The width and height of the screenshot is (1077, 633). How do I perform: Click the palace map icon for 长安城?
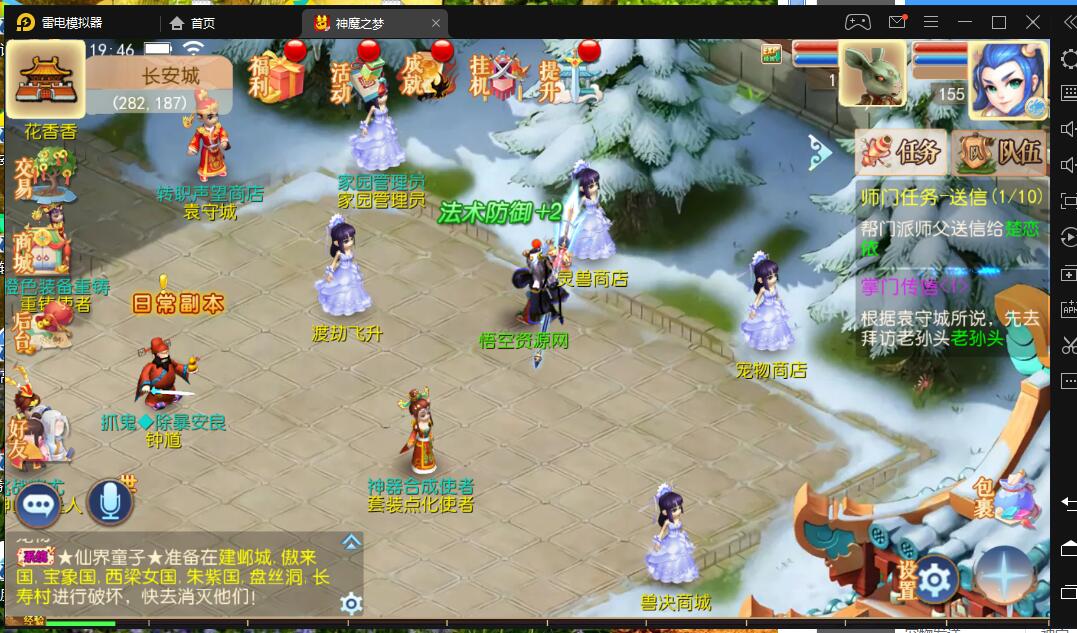coord(46,80)
